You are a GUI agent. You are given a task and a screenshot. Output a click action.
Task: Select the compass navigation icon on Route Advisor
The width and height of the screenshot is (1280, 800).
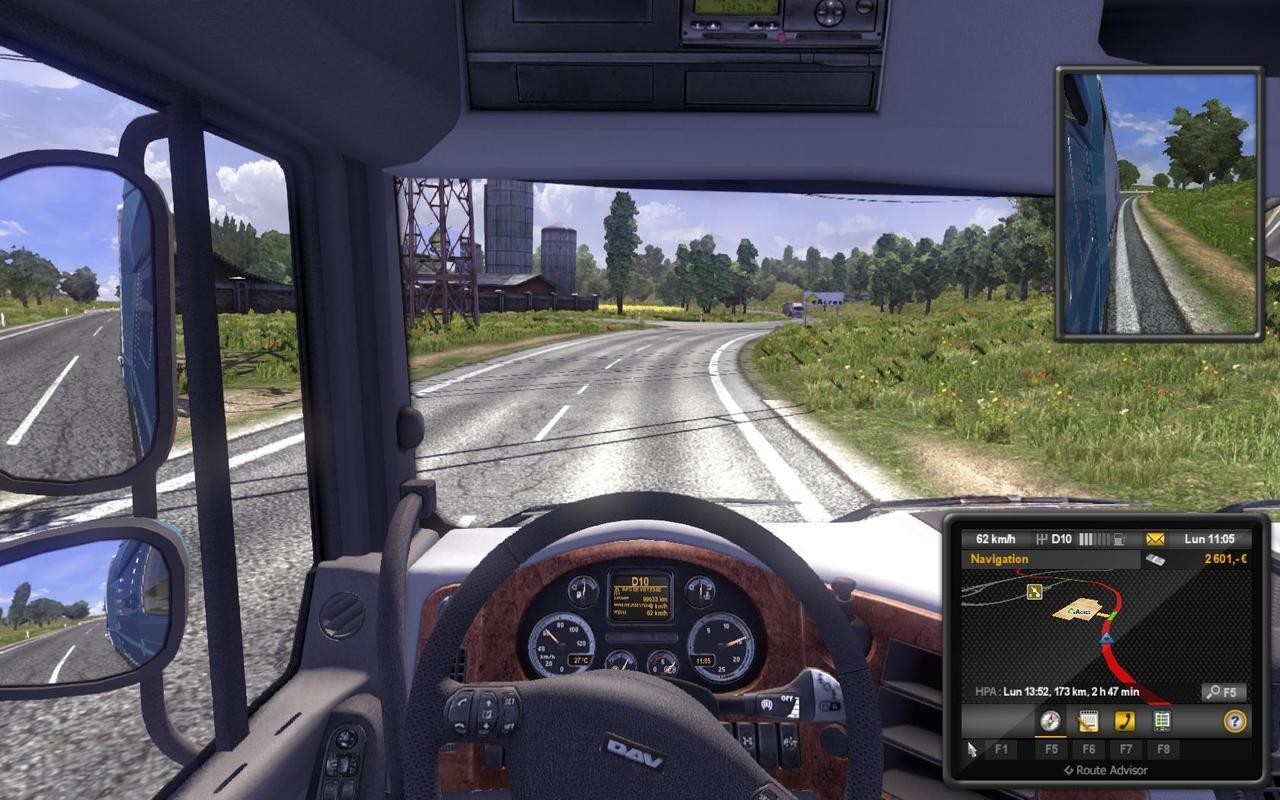point(1050,721)
